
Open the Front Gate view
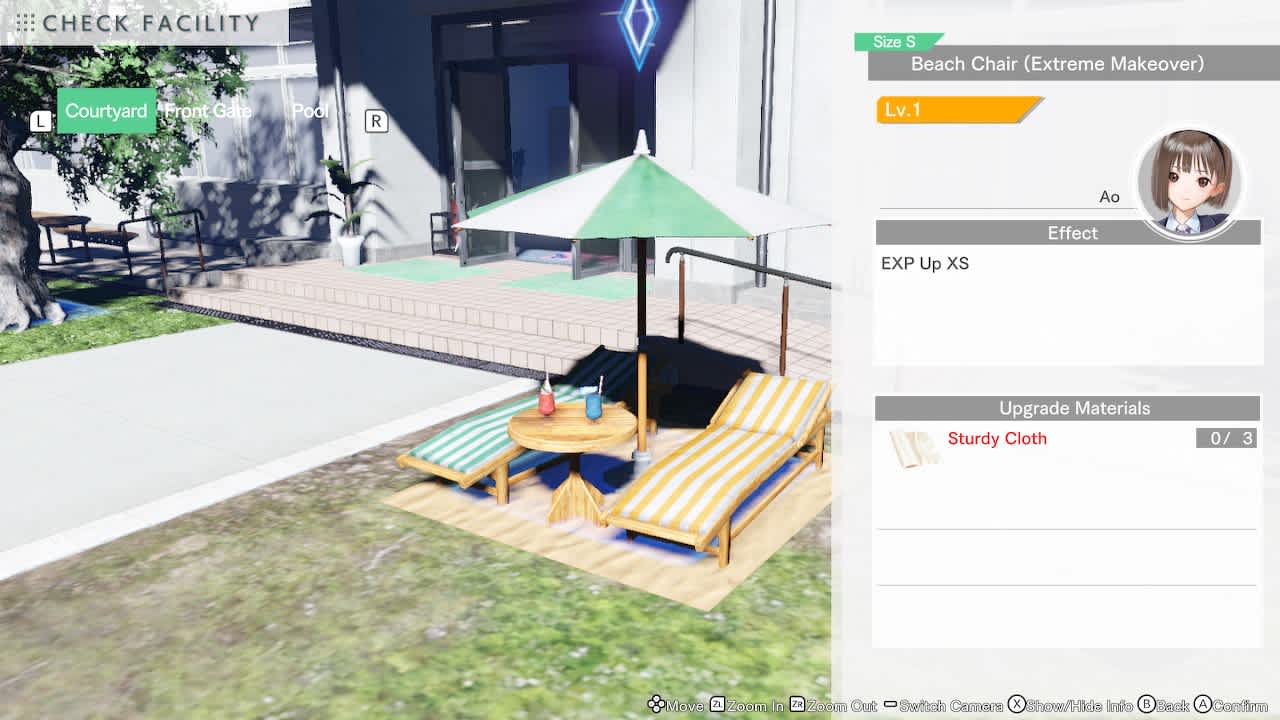tap(208, 111)
